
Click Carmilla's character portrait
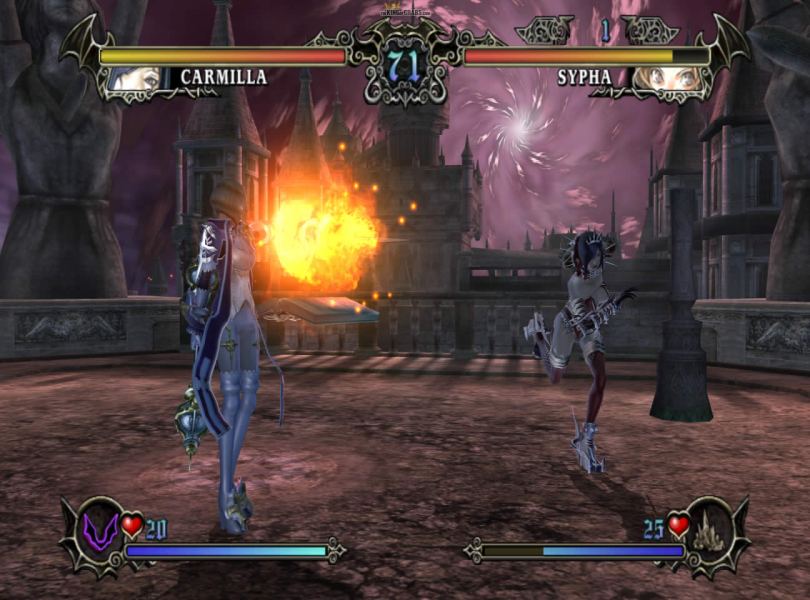pyautogui.click(x=136, y=78)
